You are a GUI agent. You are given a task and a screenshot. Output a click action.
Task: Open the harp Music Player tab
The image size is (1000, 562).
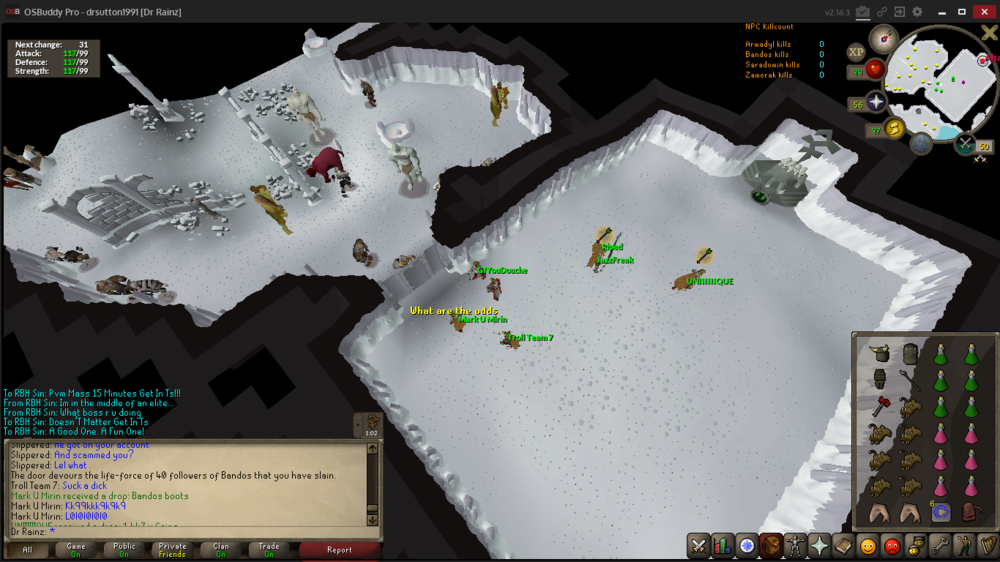coord(988,546)
